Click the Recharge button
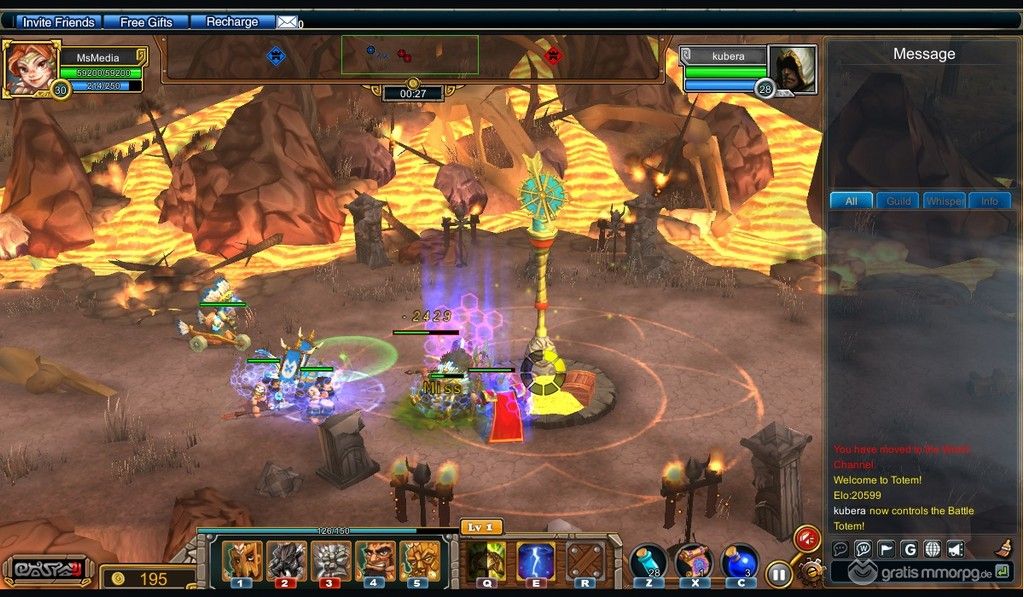The image size is (1024, 597). (x=232, y=22)
